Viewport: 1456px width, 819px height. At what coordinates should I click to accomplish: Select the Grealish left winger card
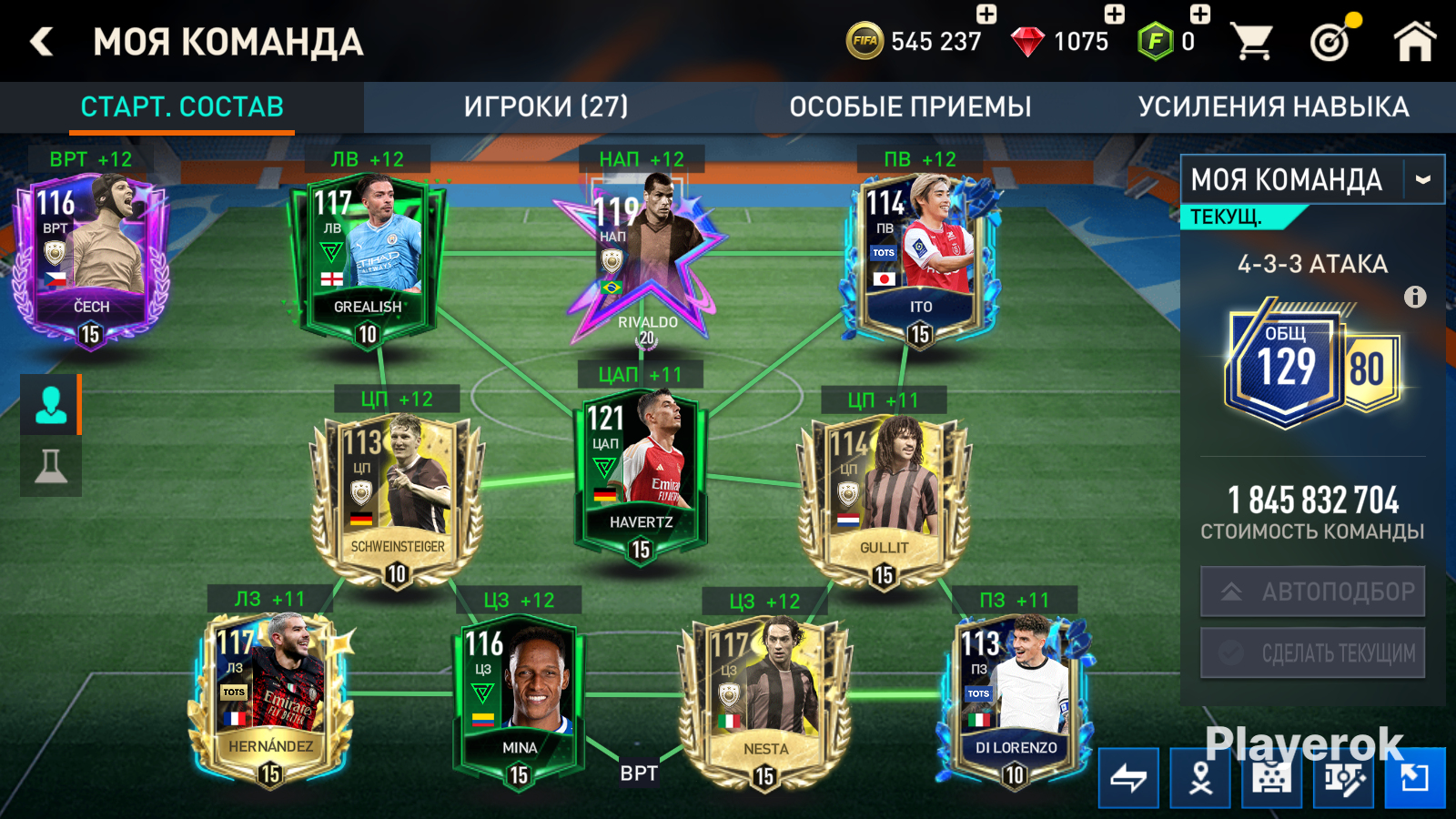(367, 259)
